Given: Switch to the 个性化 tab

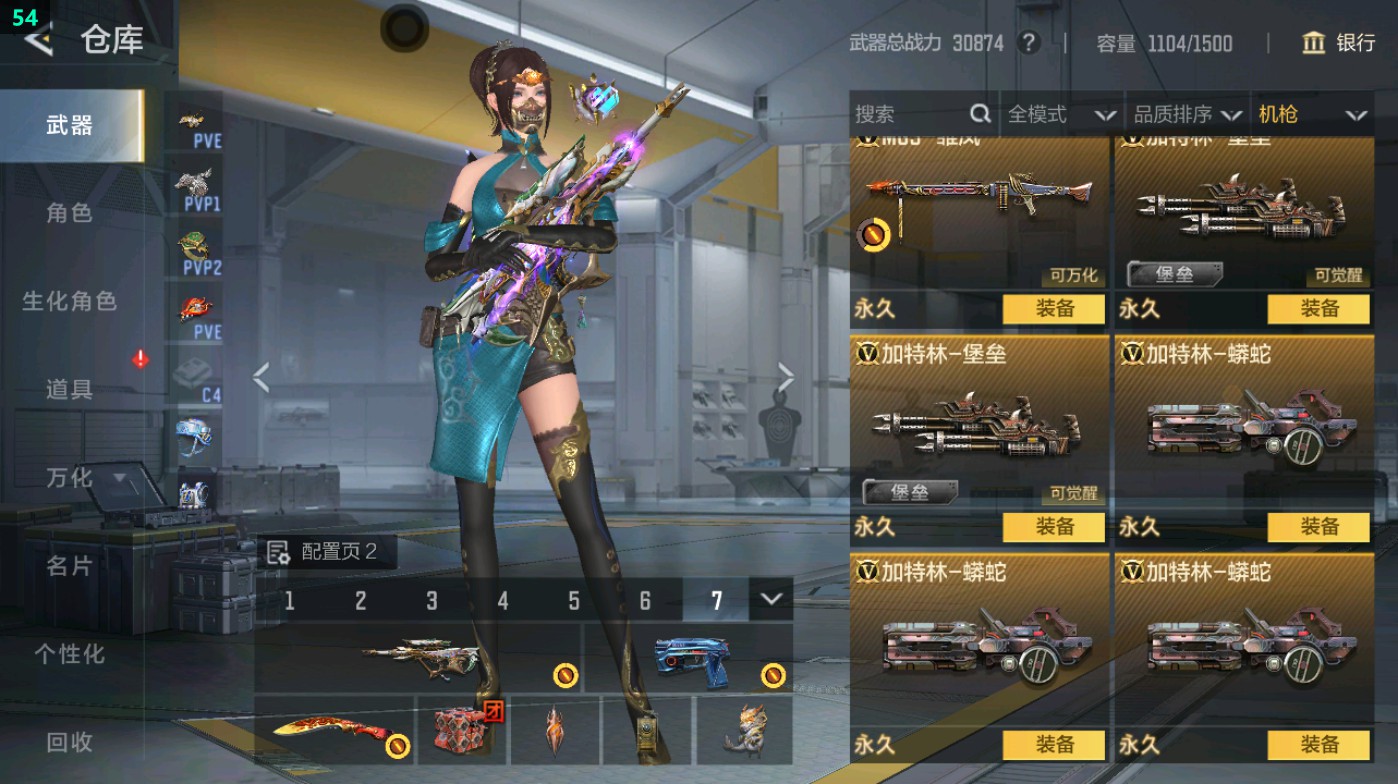Looking at the screenshot, I should 69,654.
